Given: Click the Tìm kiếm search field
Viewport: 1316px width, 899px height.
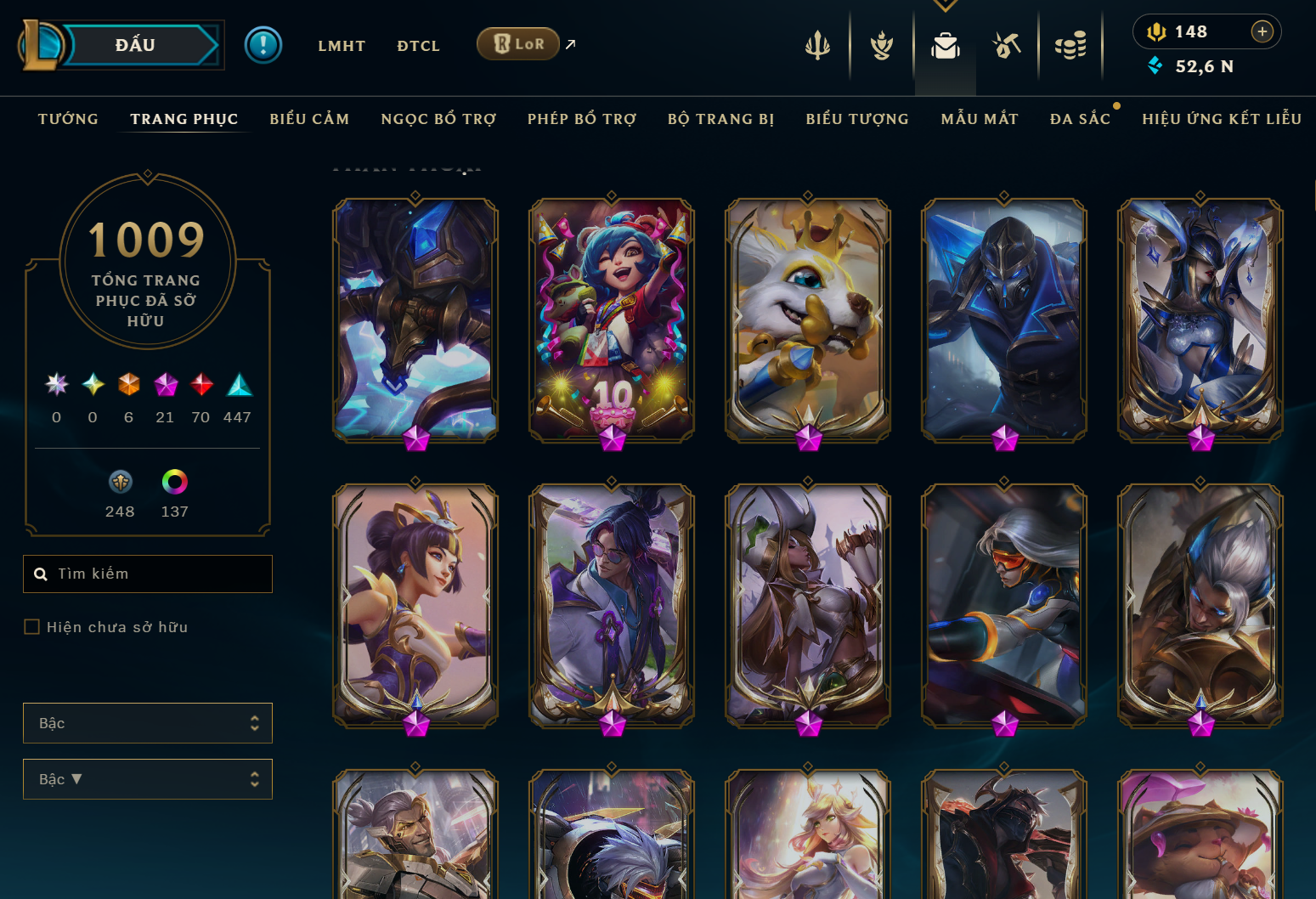Looking at the screenshot, I should [147, 574].
